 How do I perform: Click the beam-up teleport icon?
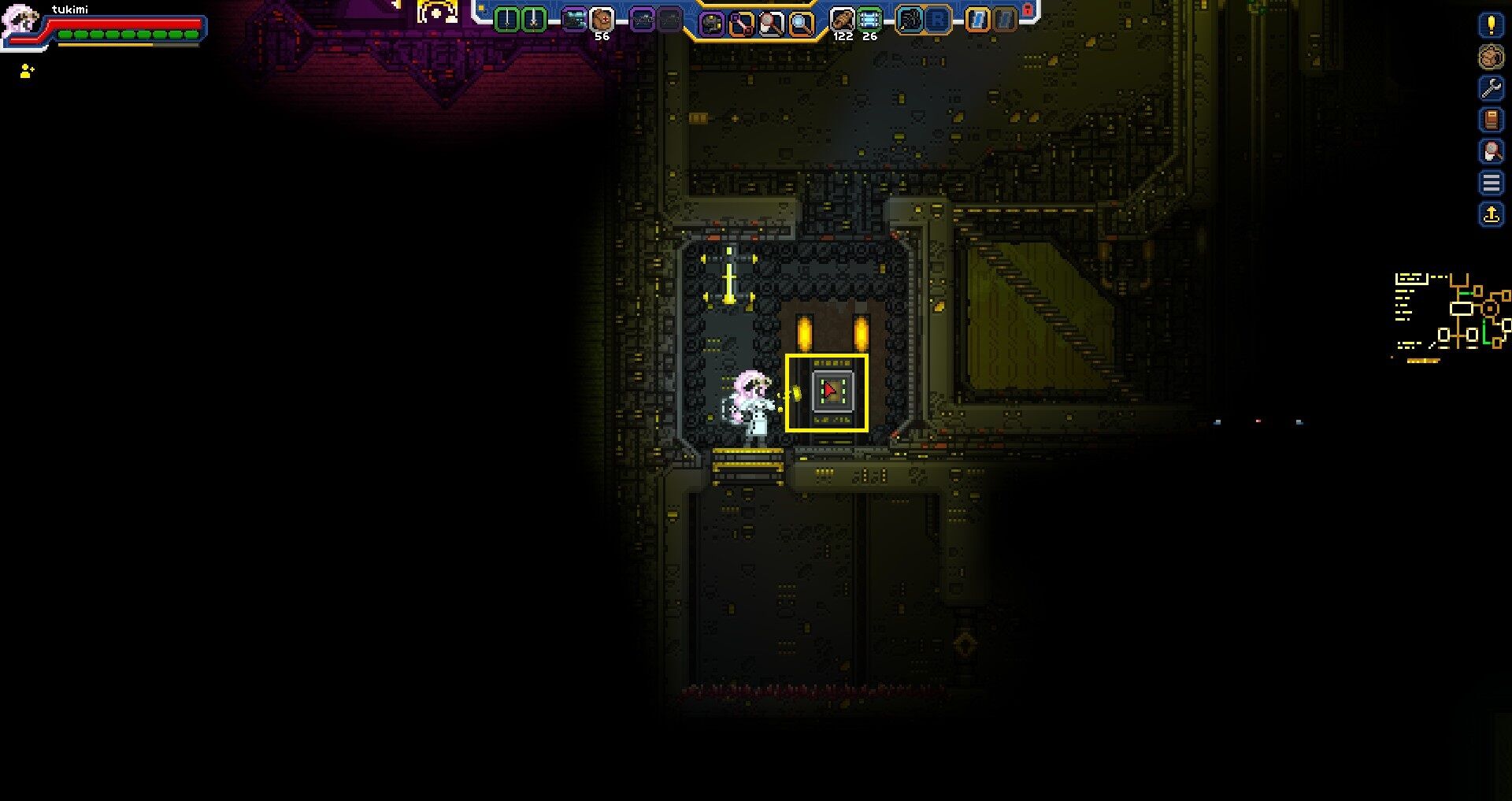coord(1491,213)
